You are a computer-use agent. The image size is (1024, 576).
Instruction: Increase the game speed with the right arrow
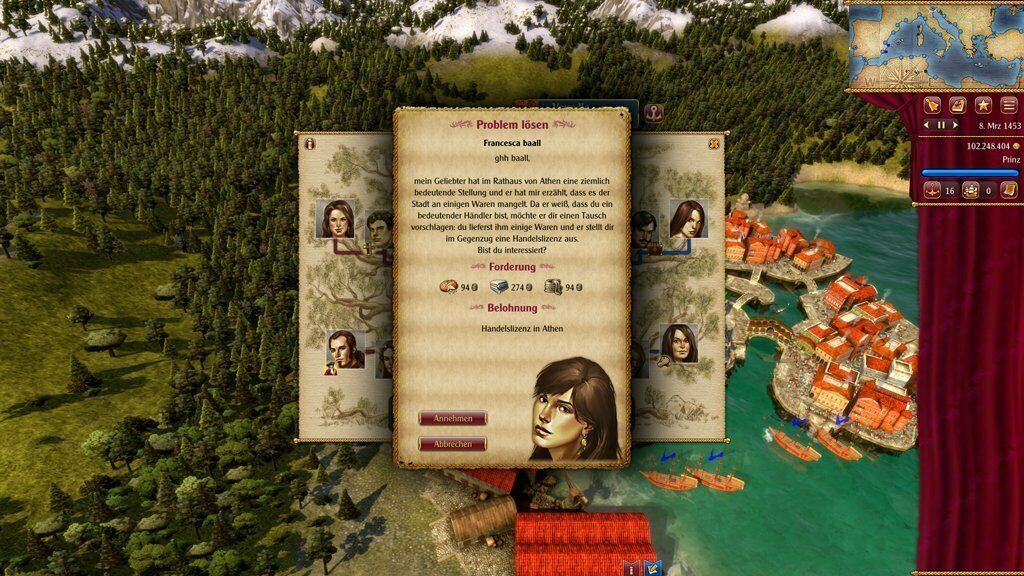pos(953,125)
